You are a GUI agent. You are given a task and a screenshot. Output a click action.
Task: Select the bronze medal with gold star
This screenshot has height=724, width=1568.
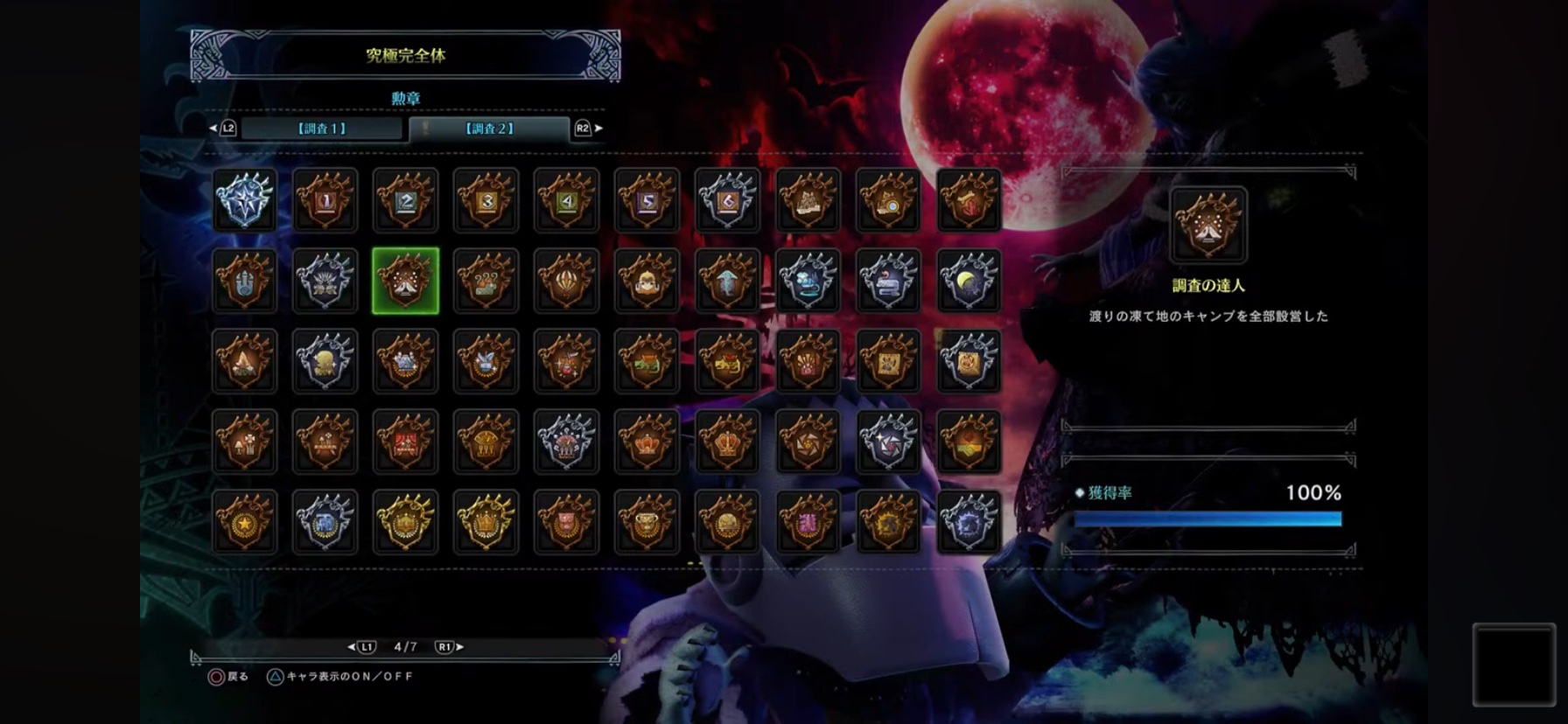244,522
